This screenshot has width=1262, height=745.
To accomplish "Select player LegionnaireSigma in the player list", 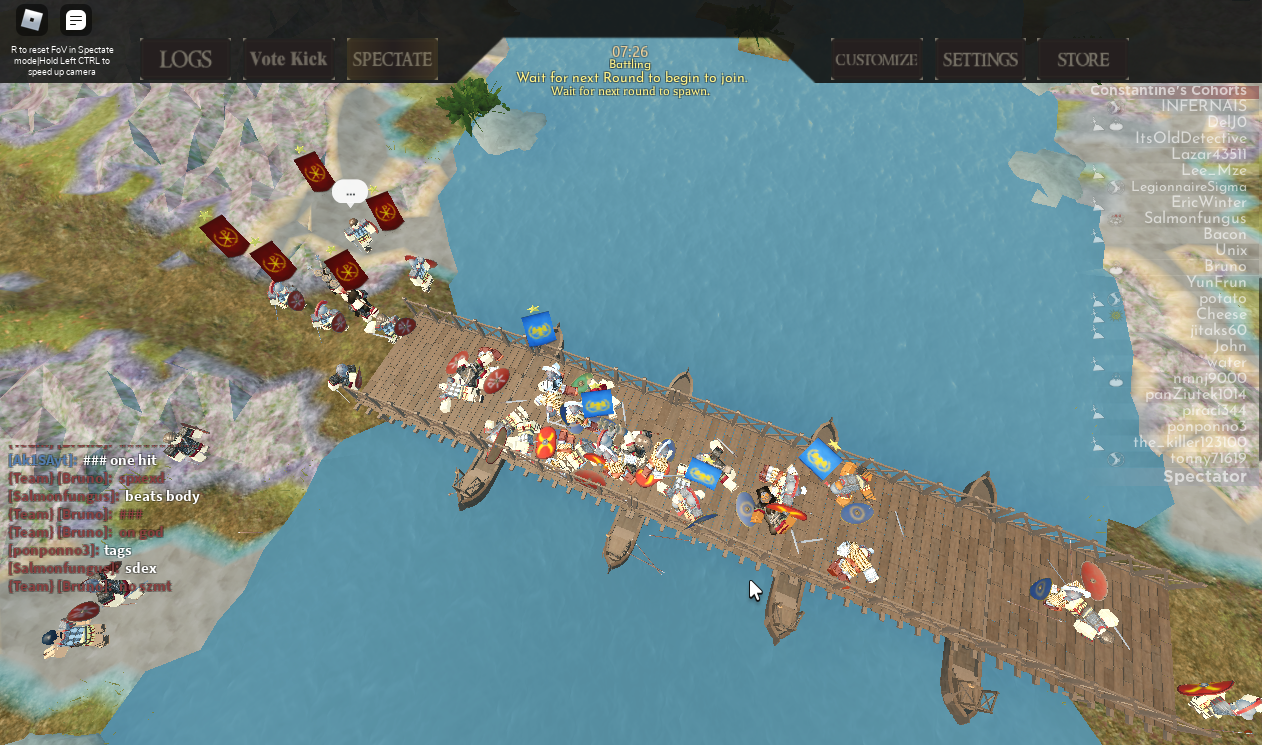I will [1188, 186].
